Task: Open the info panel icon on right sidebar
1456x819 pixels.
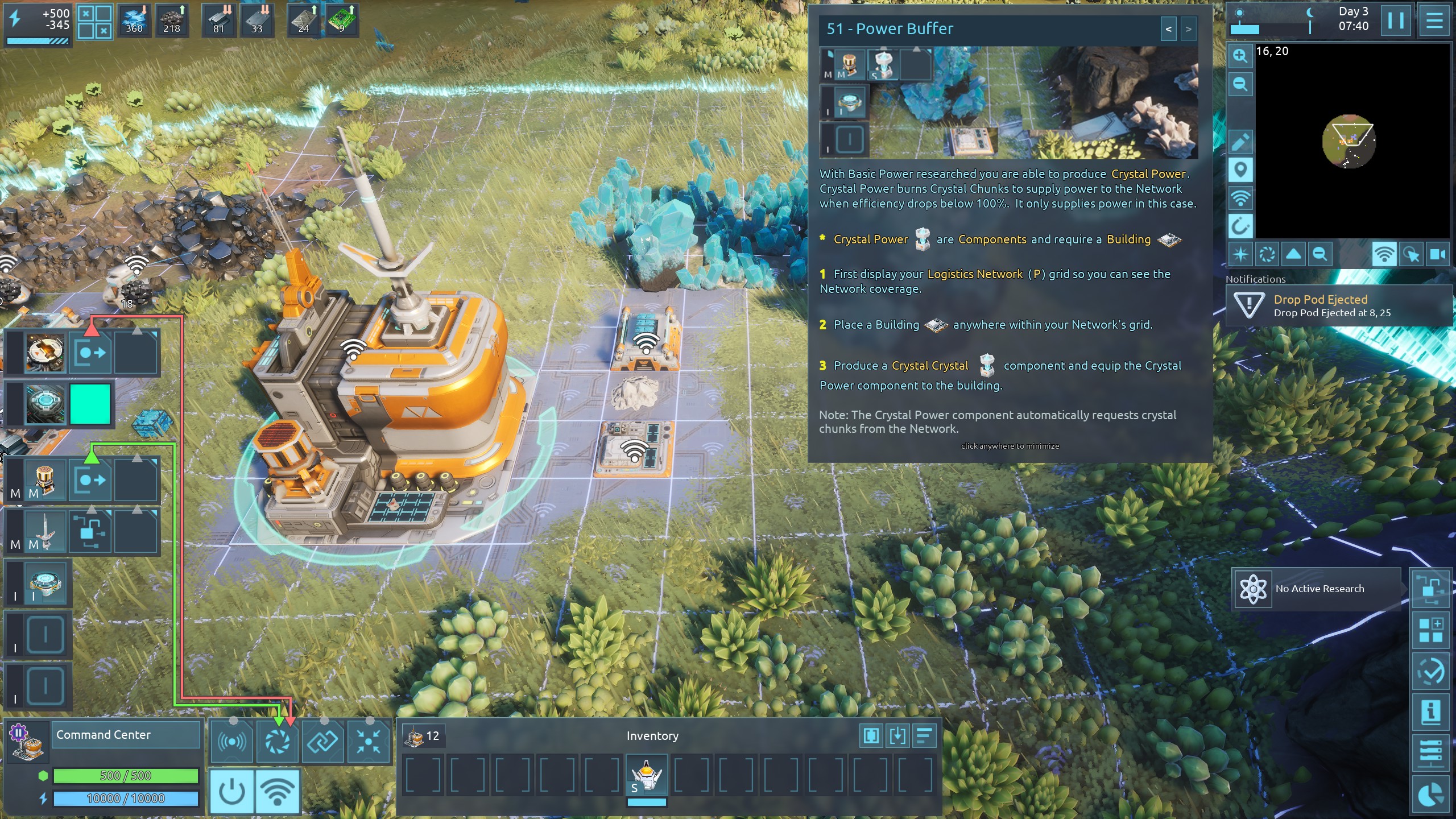Action: tap(1430, 711)
